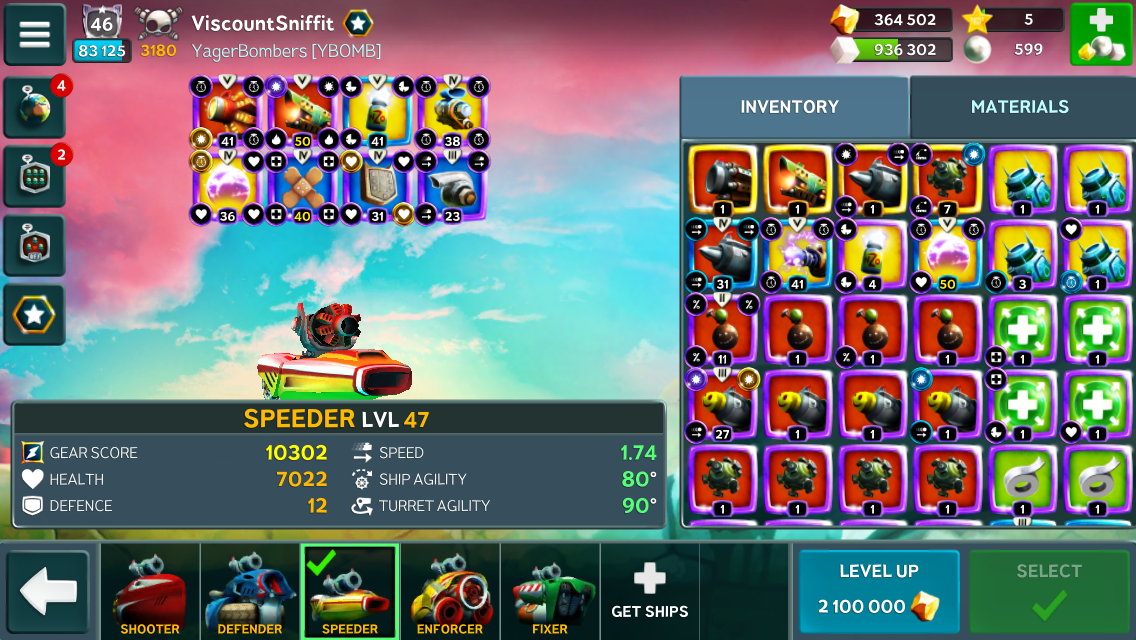Viewport: 1136px width, 640px height.
Task: Select the Speeder ship
Action: 350,592
